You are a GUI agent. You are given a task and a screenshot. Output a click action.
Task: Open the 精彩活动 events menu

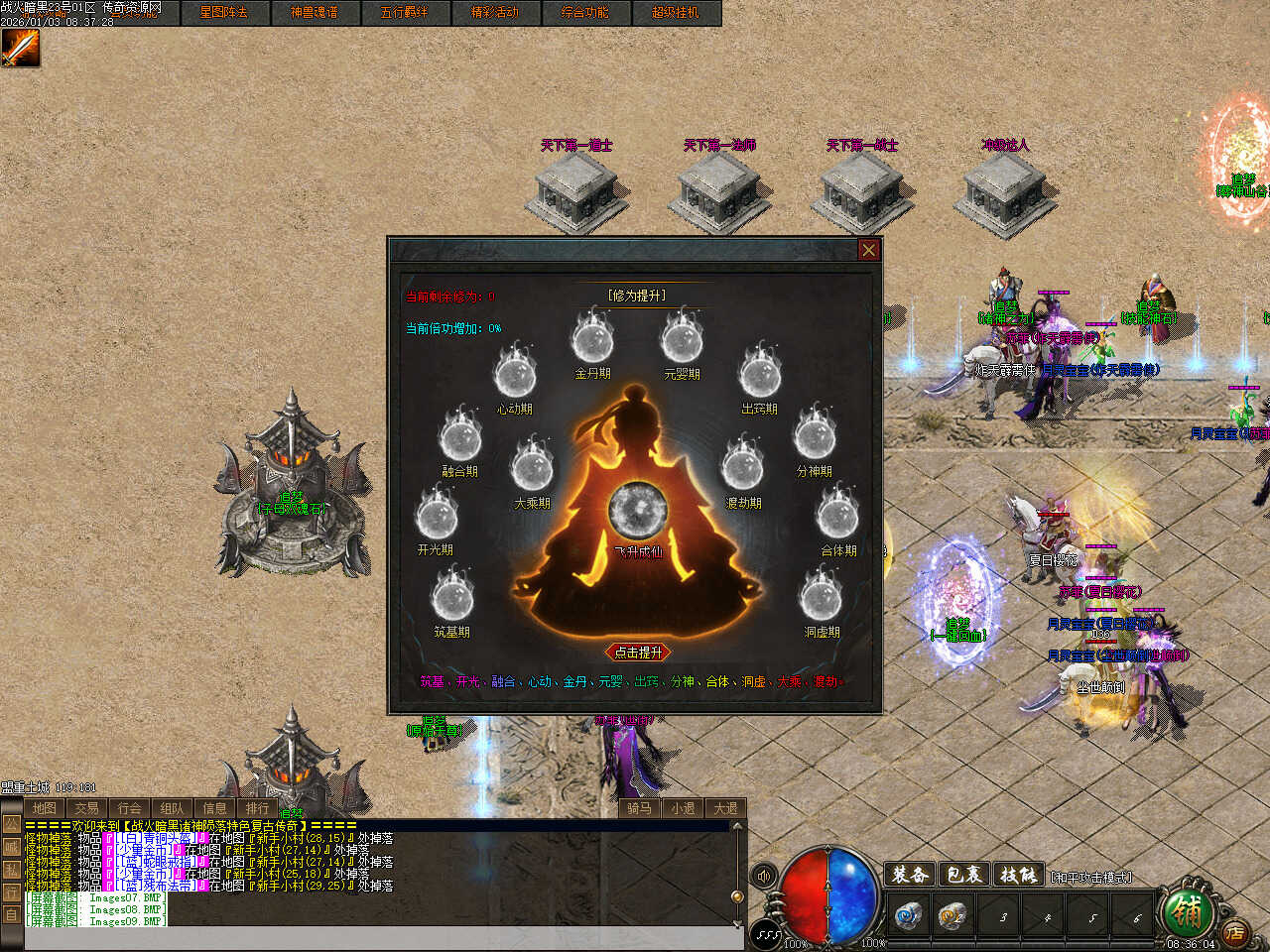coord(494,13)
